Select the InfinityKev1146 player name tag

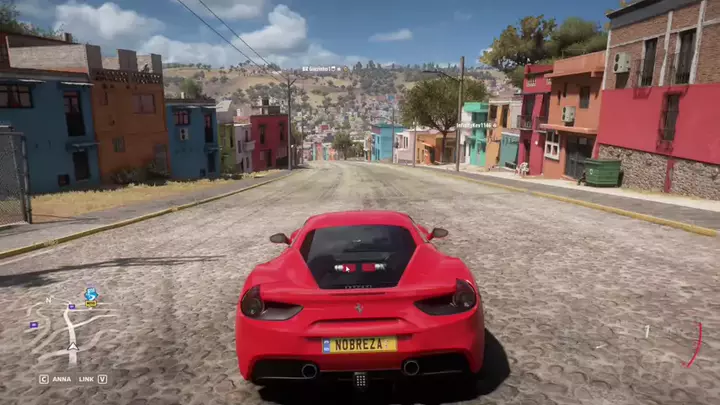(474, 125)
